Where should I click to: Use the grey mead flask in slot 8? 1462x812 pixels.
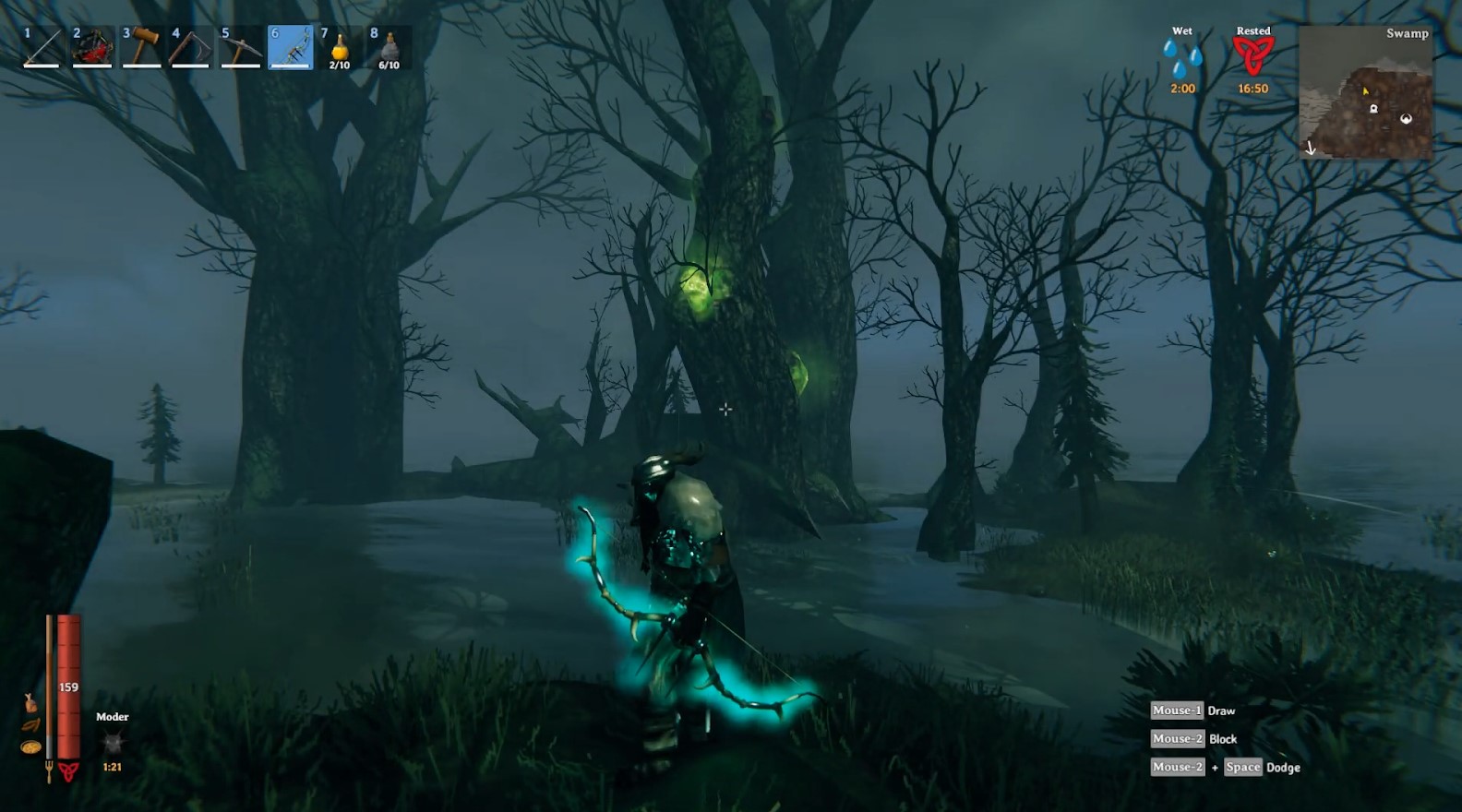point(389,47)
